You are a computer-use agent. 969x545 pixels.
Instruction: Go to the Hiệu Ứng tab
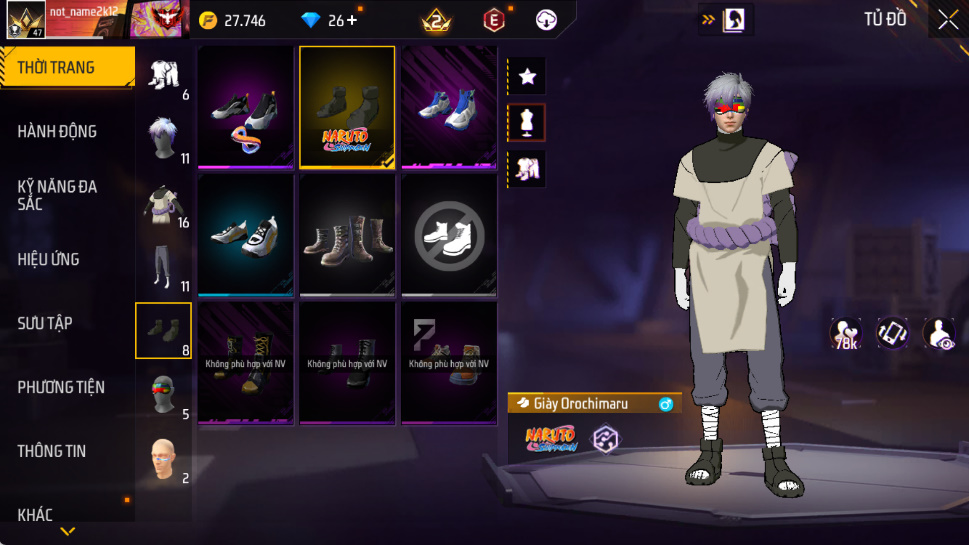tap(48, 259)
